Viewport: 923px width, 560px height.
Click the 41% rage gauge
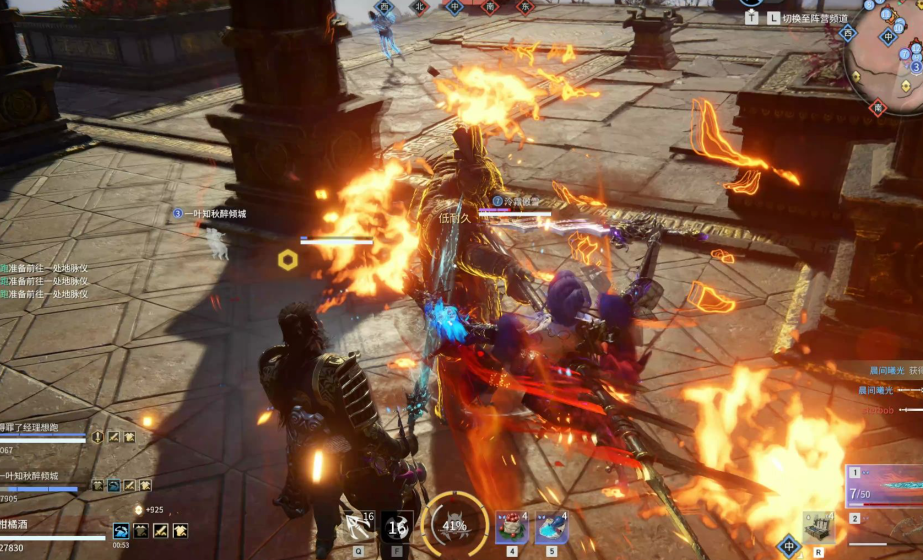(x=455, y=525)
